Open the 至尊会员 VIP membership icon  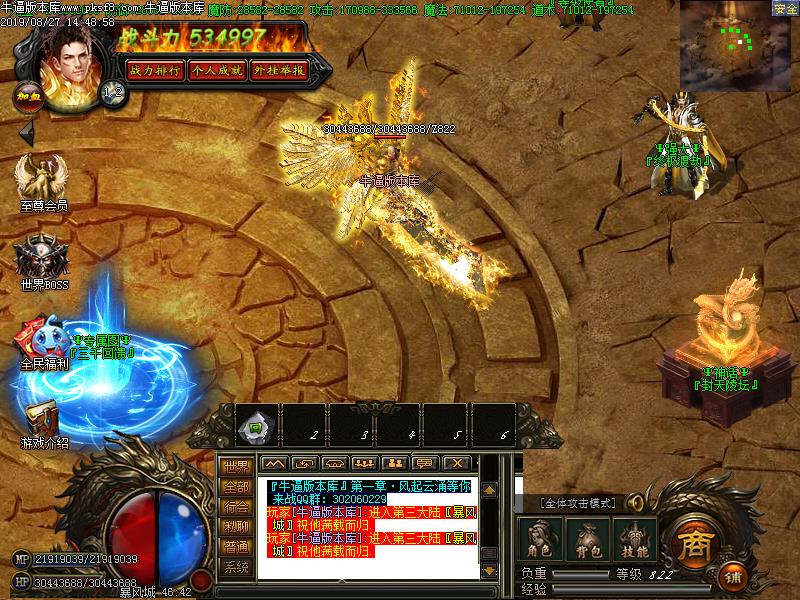pyautogui.click(x=42, y=180)
